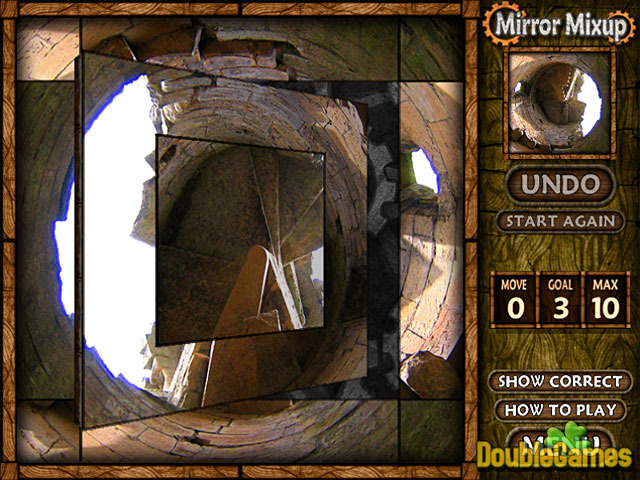Open the Menu button
The image size is (640, 480).
(x=558, y=440)
